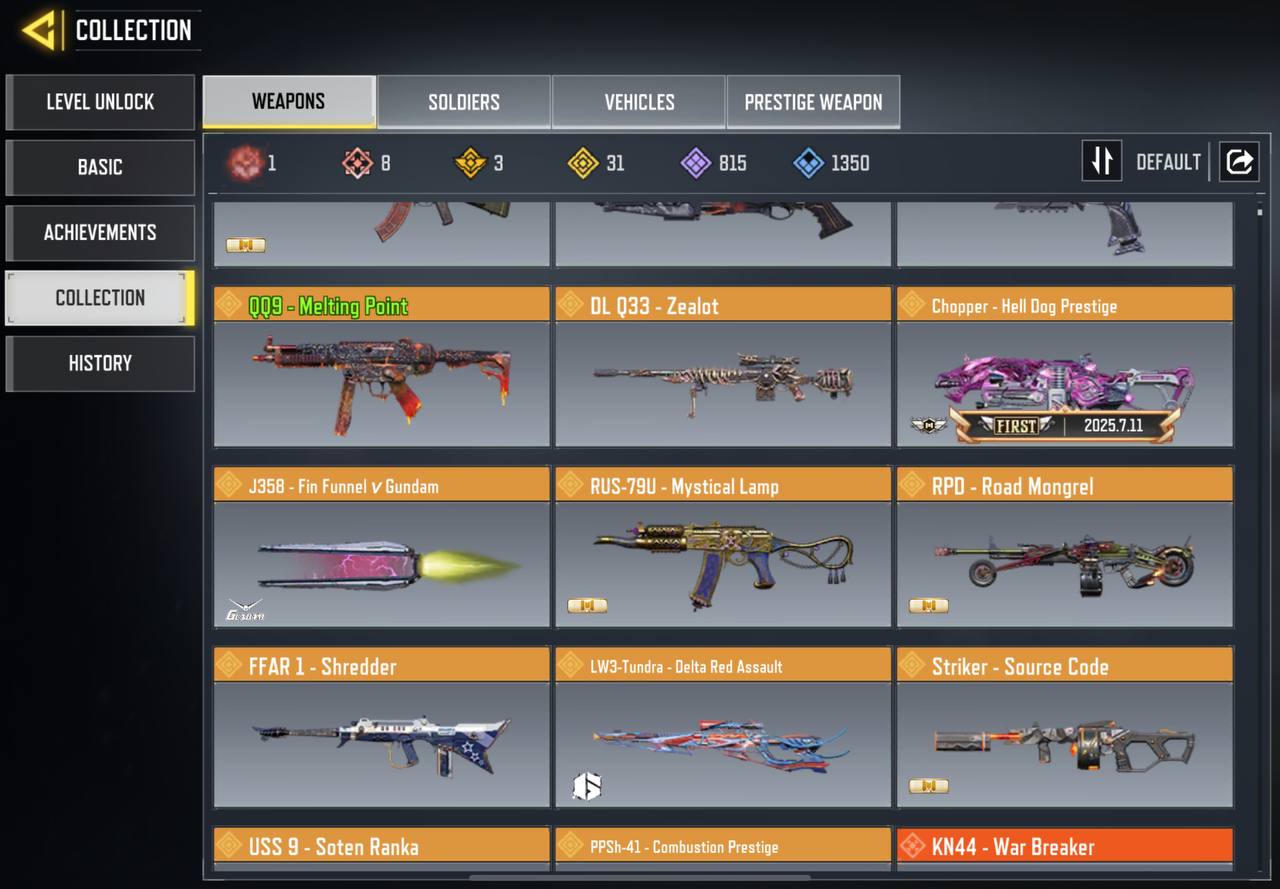Filter by the purple rarity count 815
Image resolution: width=1280 pixels, height=889 pixels.
[x=714, y=163]
